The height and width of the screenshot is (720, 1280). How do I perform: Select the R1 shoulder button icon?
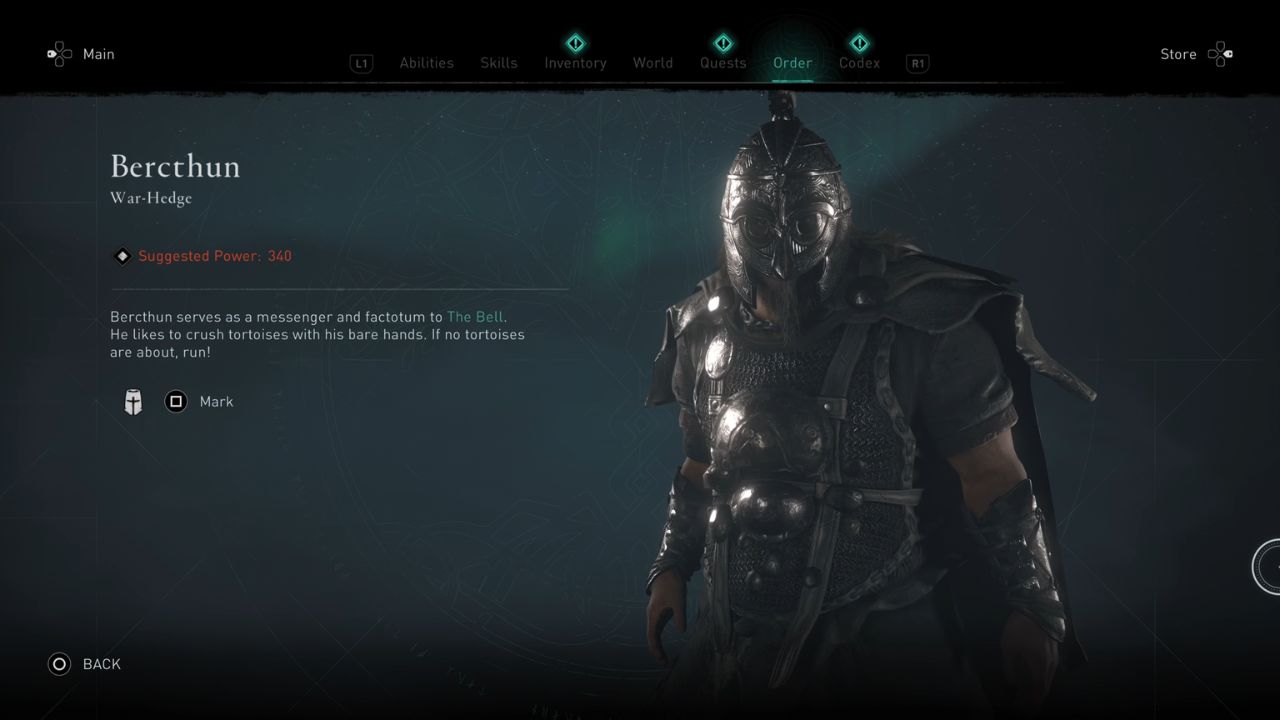pos(917,63)
